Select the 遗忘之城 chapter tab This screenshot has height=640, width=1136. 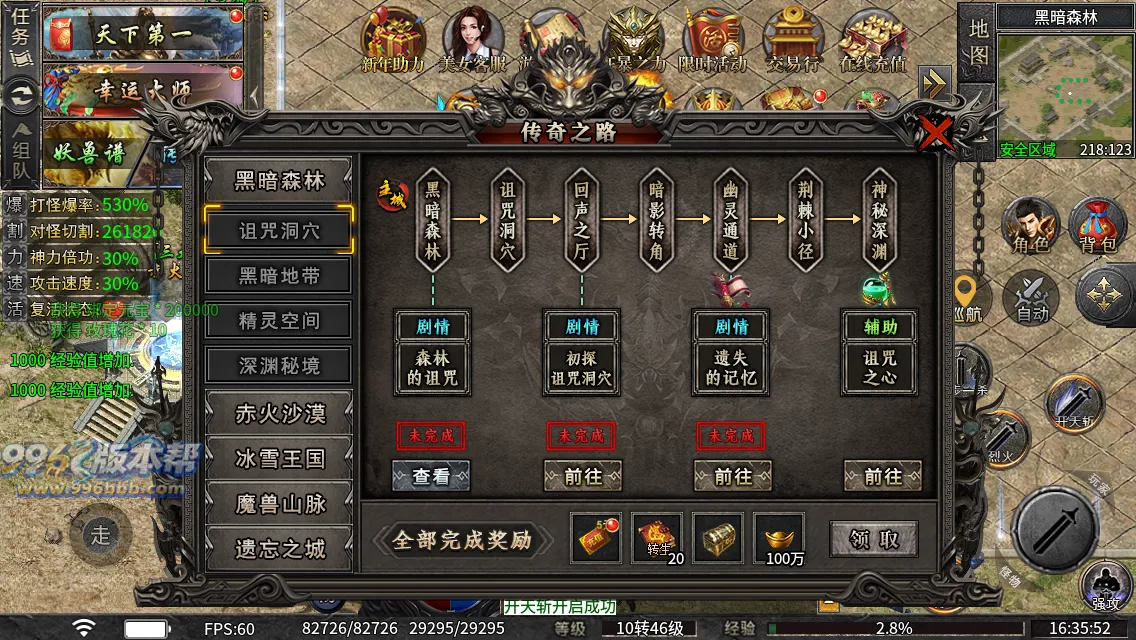point(279,549)
